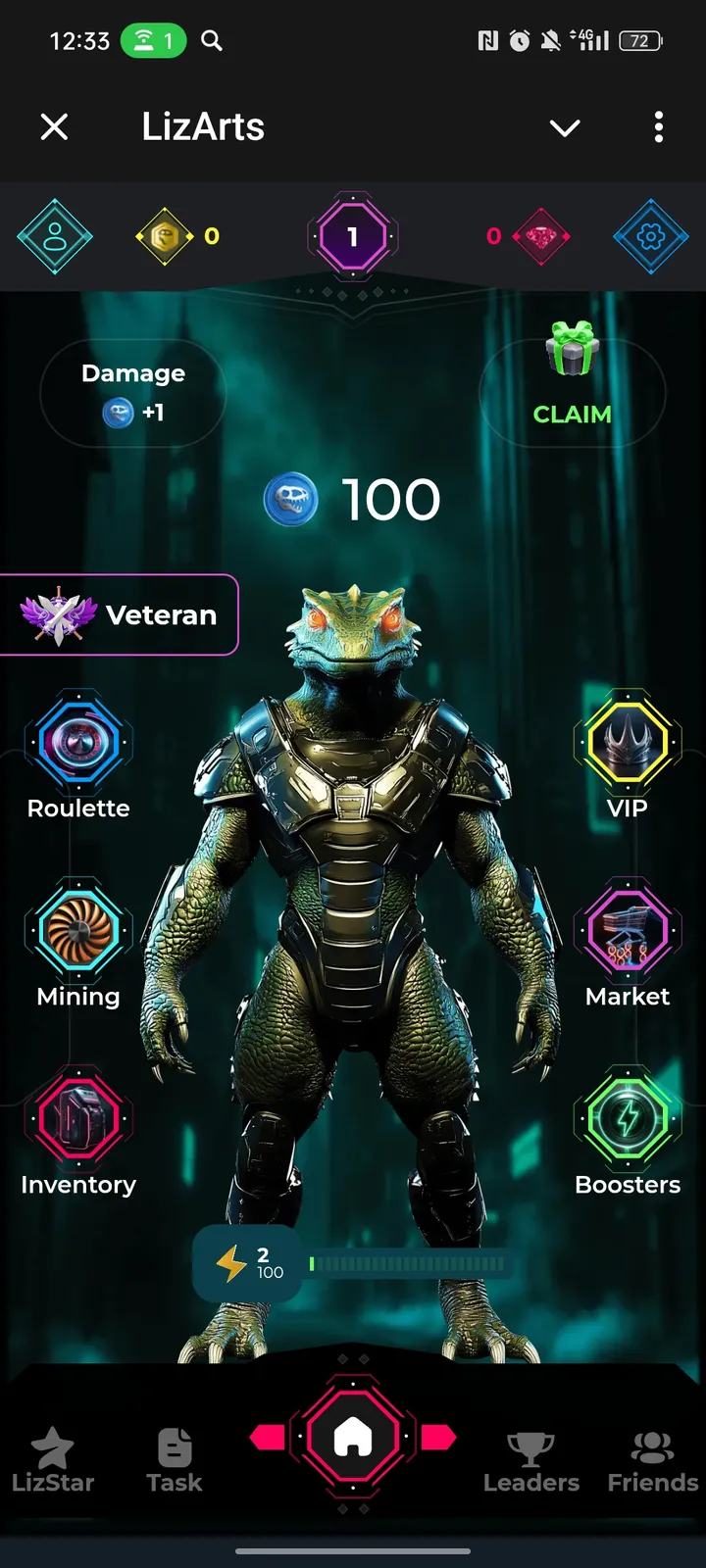This screenshot has height=1568, width=706.
Task: Tap the purple level 1 badge
Action: (x=353, y=236)
